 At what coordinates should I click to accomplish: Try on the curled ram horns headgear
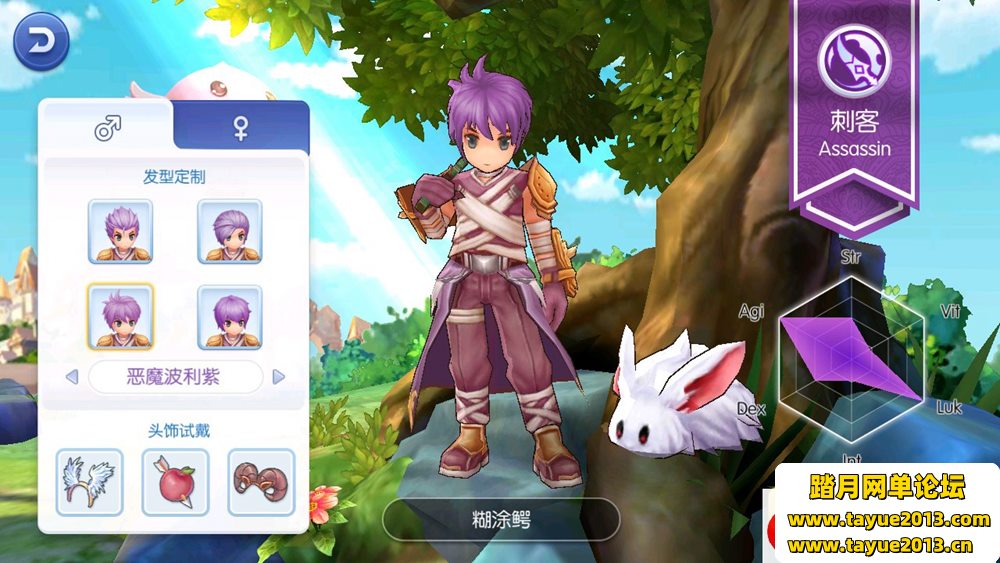pos(261,481)
